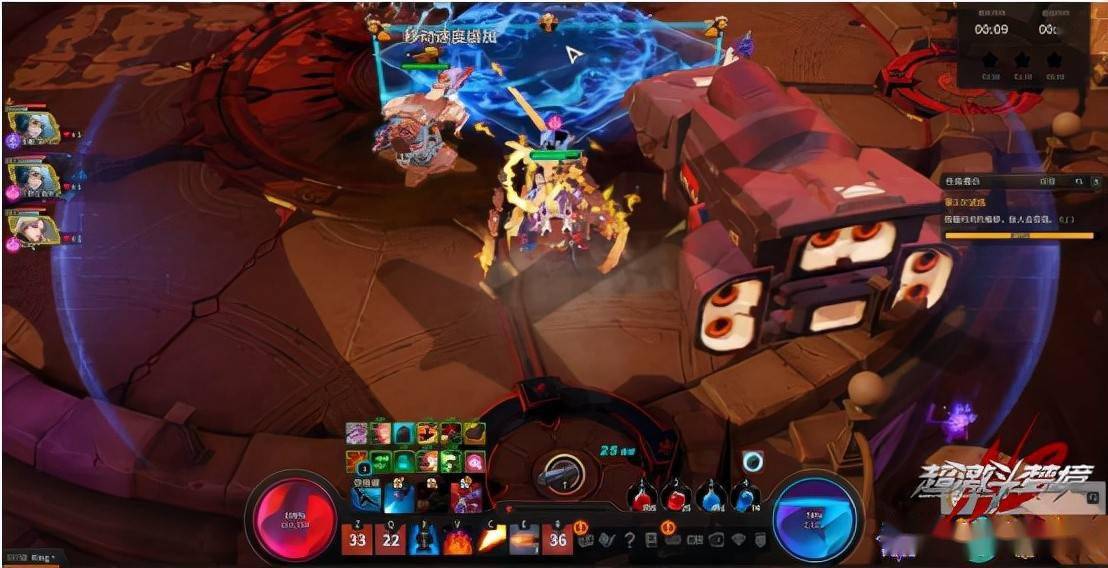1108x568 pixels.
Task: Open help via the question mark icon
Action: pos(630,541)
